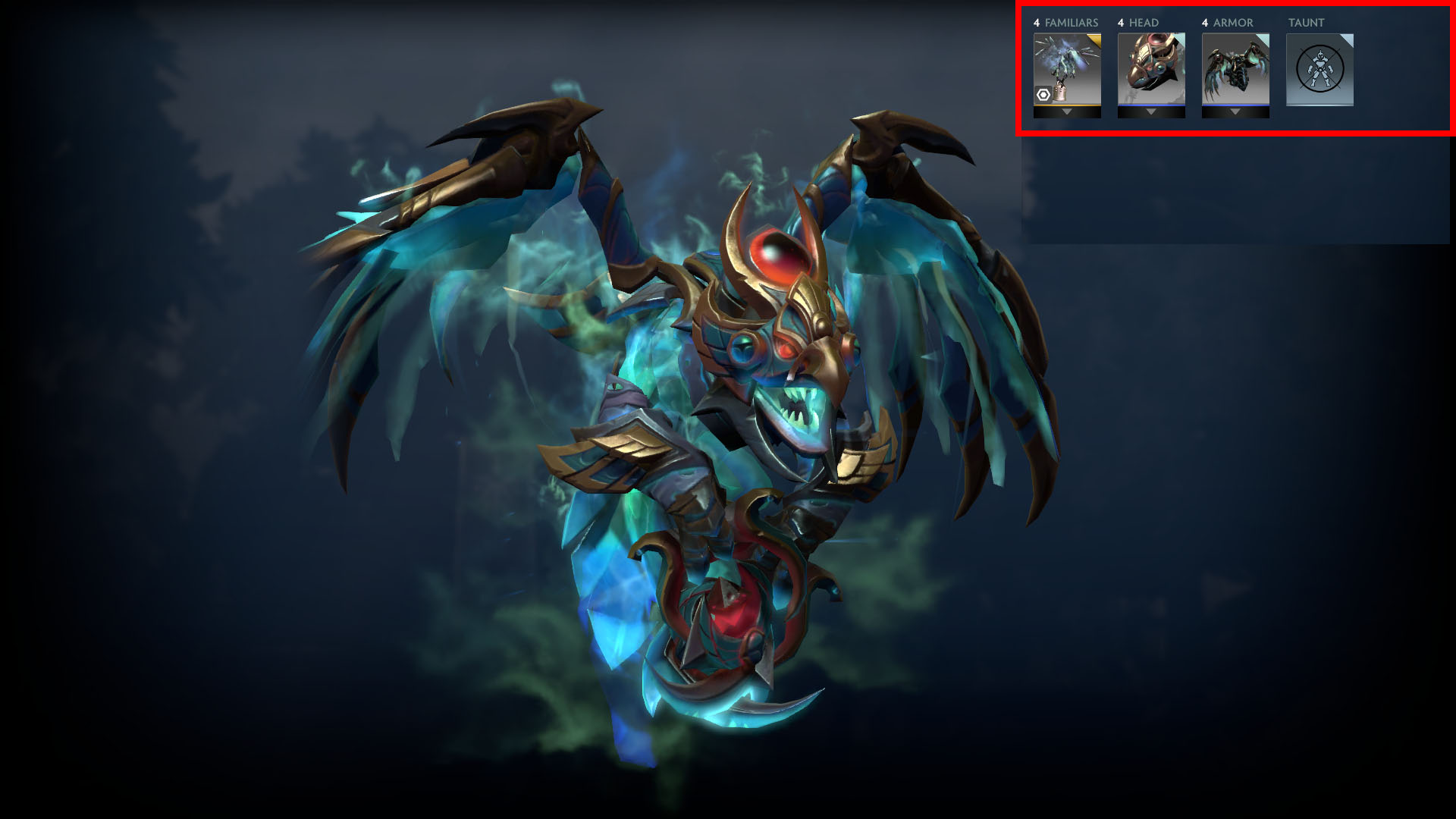
Task: Click the socket gem icon on the Familiars item
Action: pyautogui.click(x=1042, y=96)
